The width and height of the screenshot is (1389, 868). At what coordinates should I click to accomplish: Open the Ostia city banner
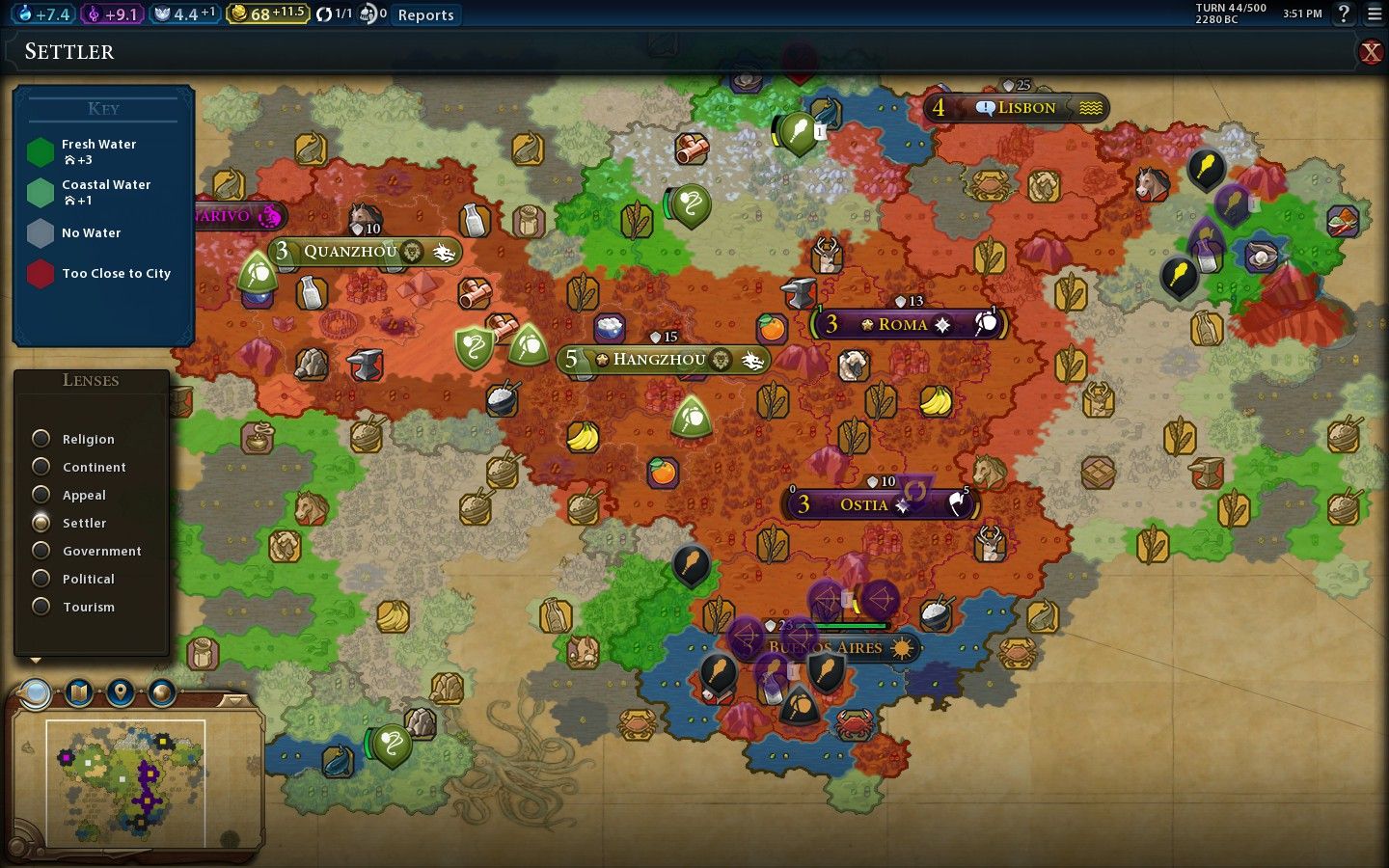[863, 504]
